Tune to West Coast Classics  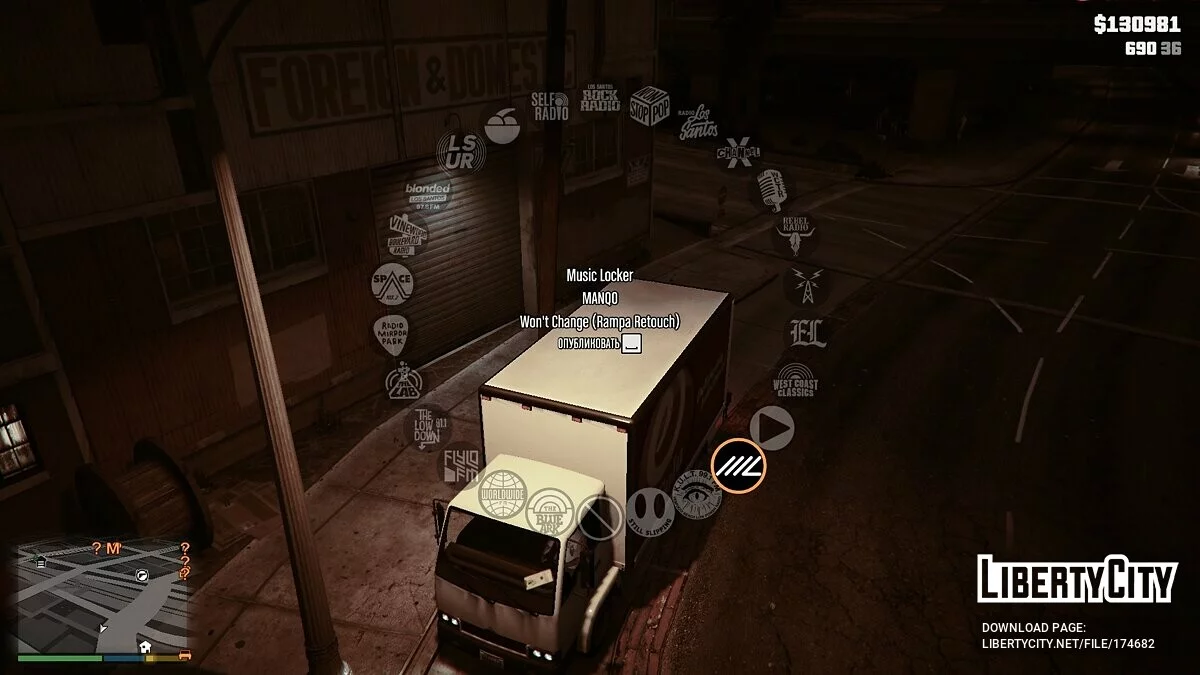796,383
